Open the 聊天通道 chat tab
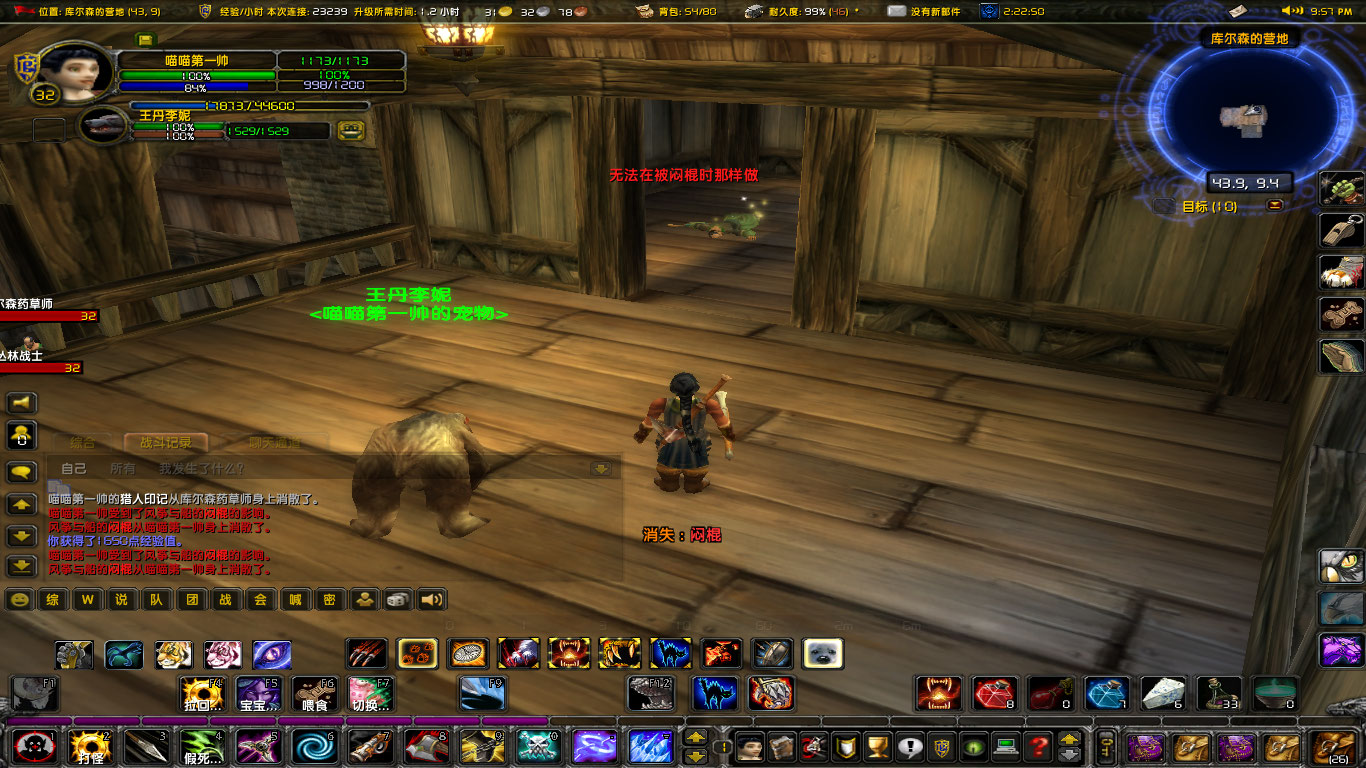The height and width of the screenshot is (768, 1366). point(275,443)
